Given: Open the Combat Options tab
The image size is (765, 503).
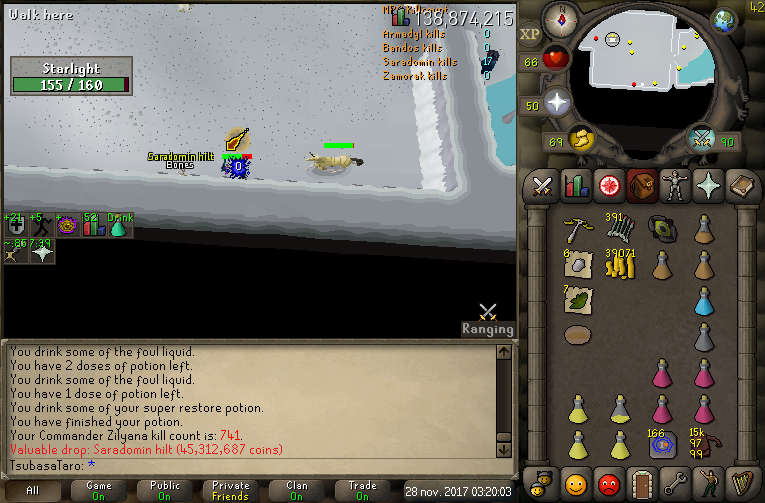Looking at the screenshot, I should 543,185.
